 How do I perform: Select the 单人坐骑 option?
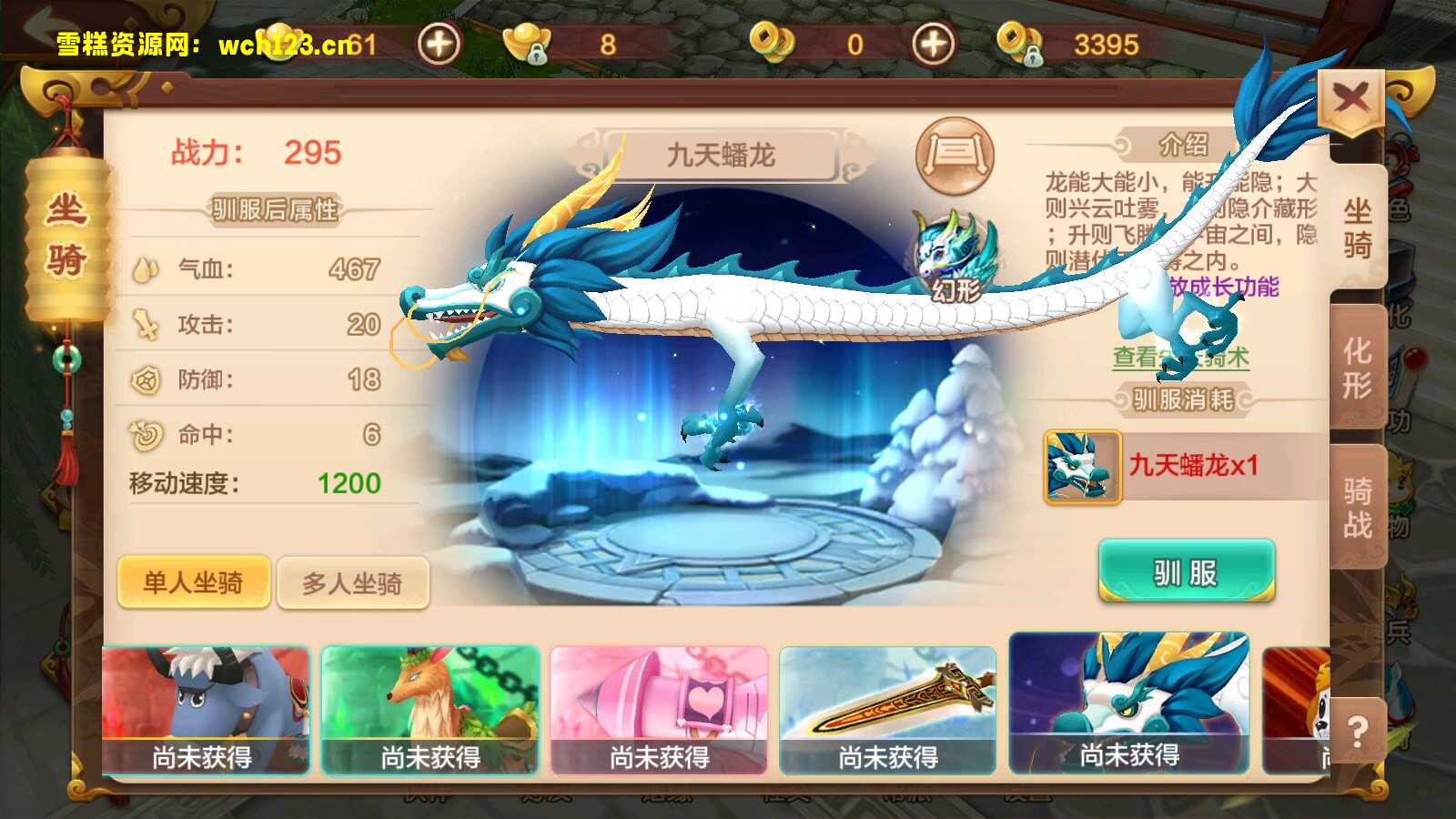pyautogui.click(x=193, y=581)
